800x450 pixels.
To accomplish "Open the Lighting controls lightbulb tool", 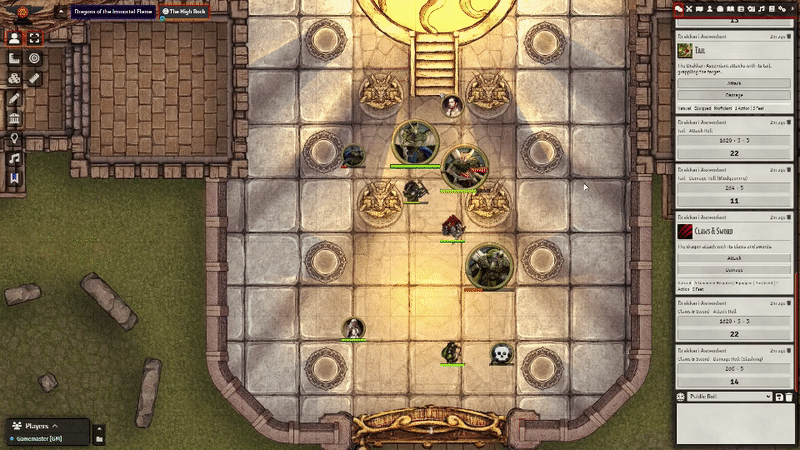I will click(x=14, y=138).
